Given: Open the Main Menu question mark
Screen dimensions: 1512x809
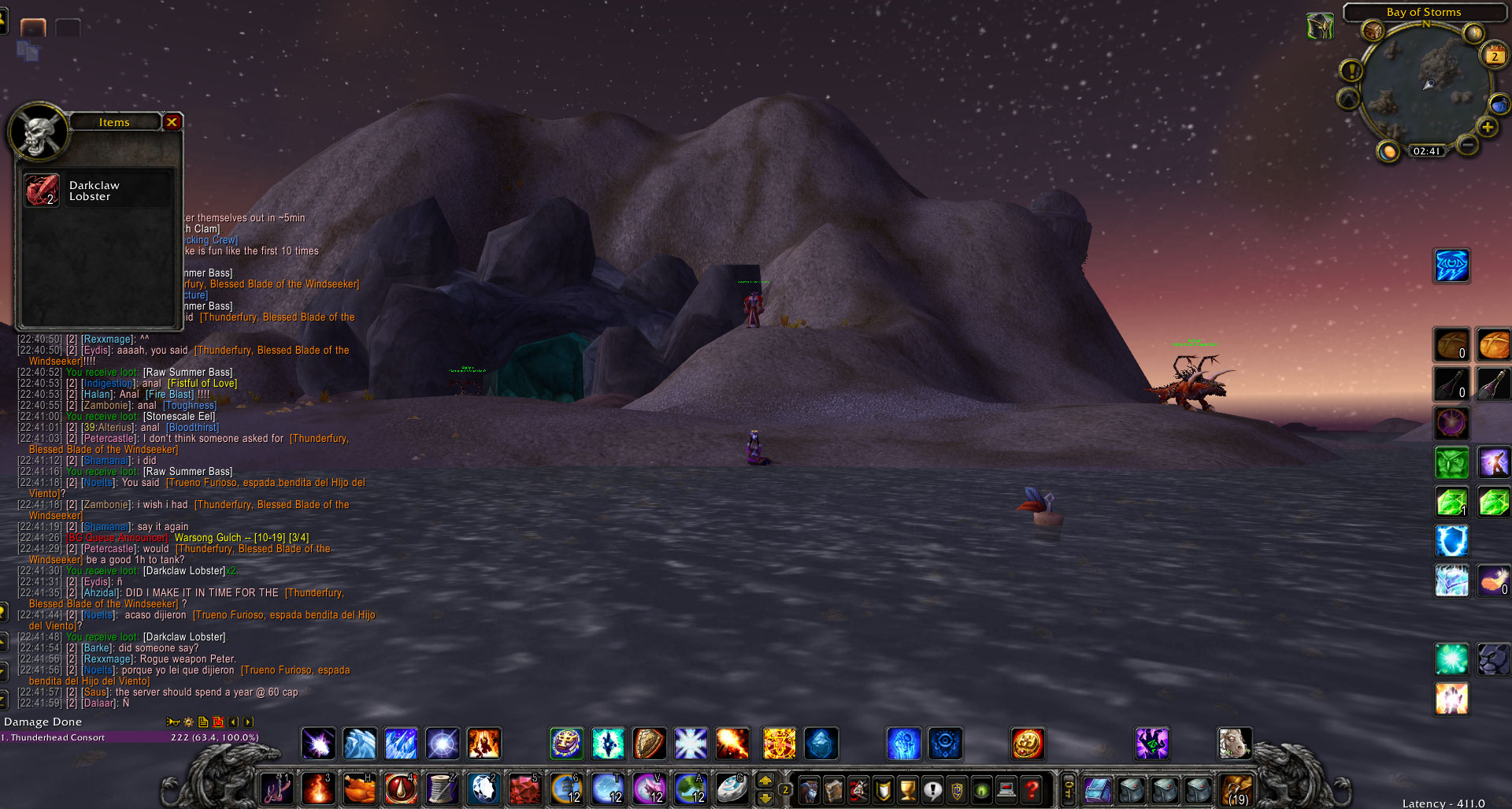Looking at the screenshot, I should coord(1032,790).
